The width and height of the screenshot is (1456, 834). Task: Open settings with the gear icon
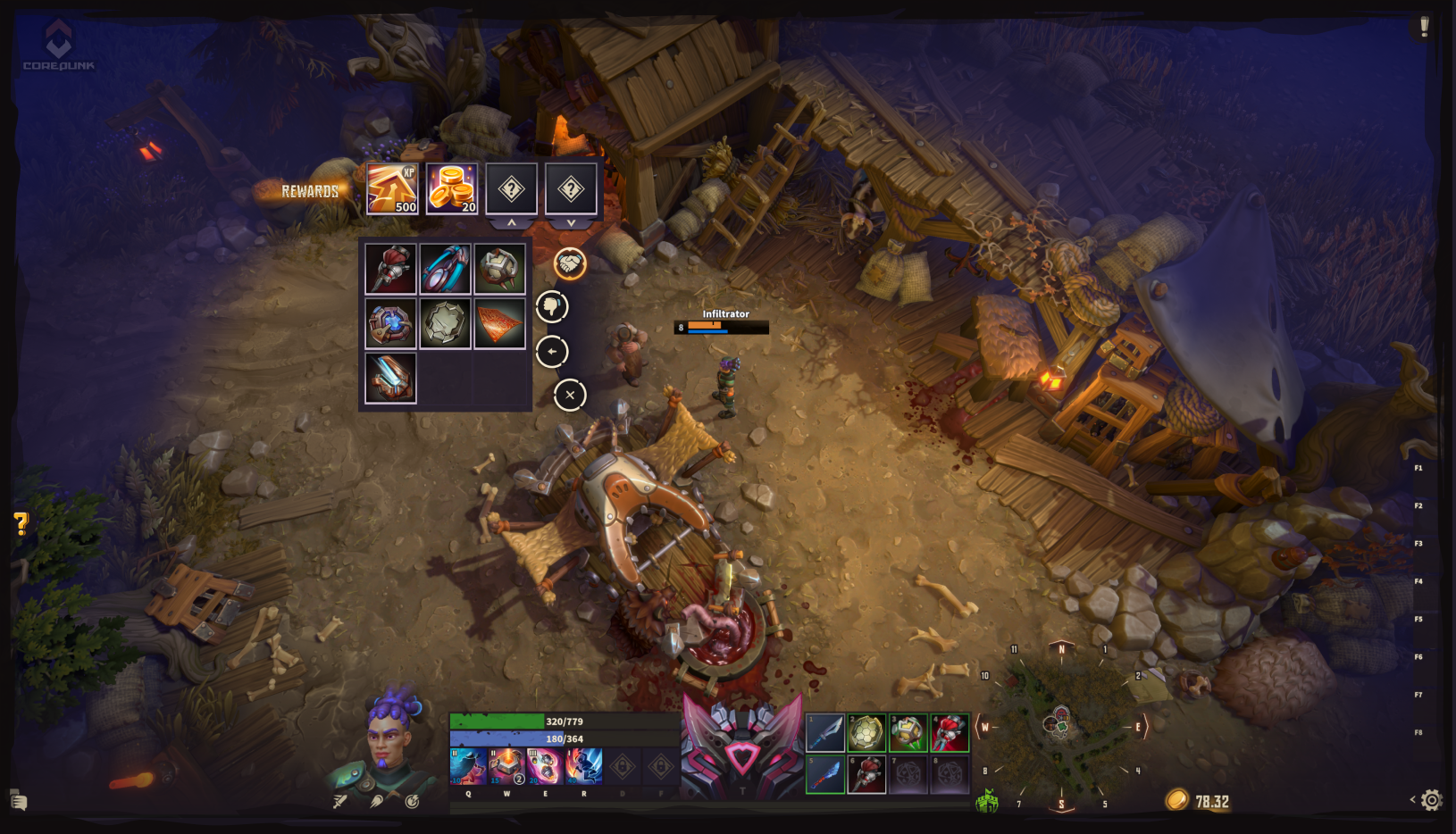coord(1431,800)
